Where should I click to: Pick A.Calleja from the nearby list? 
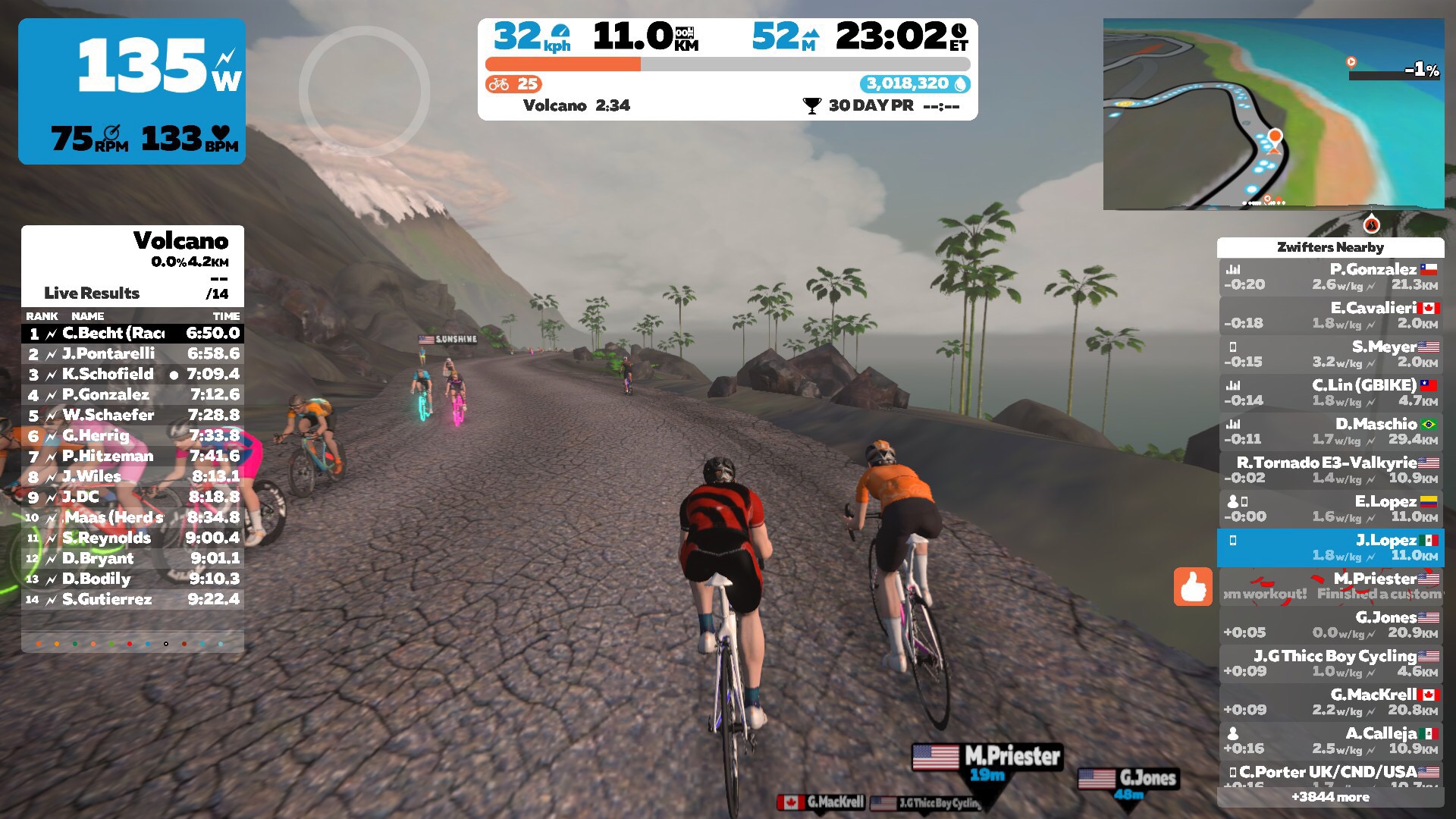(1331, 741)
